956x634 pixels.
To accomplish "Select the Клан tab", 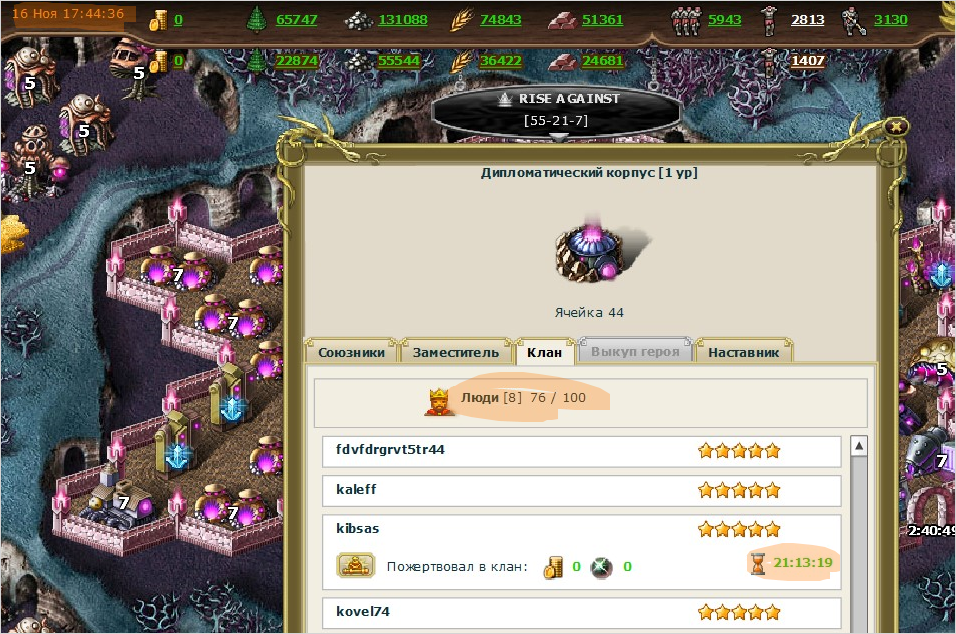I will (x=544, y=352).
